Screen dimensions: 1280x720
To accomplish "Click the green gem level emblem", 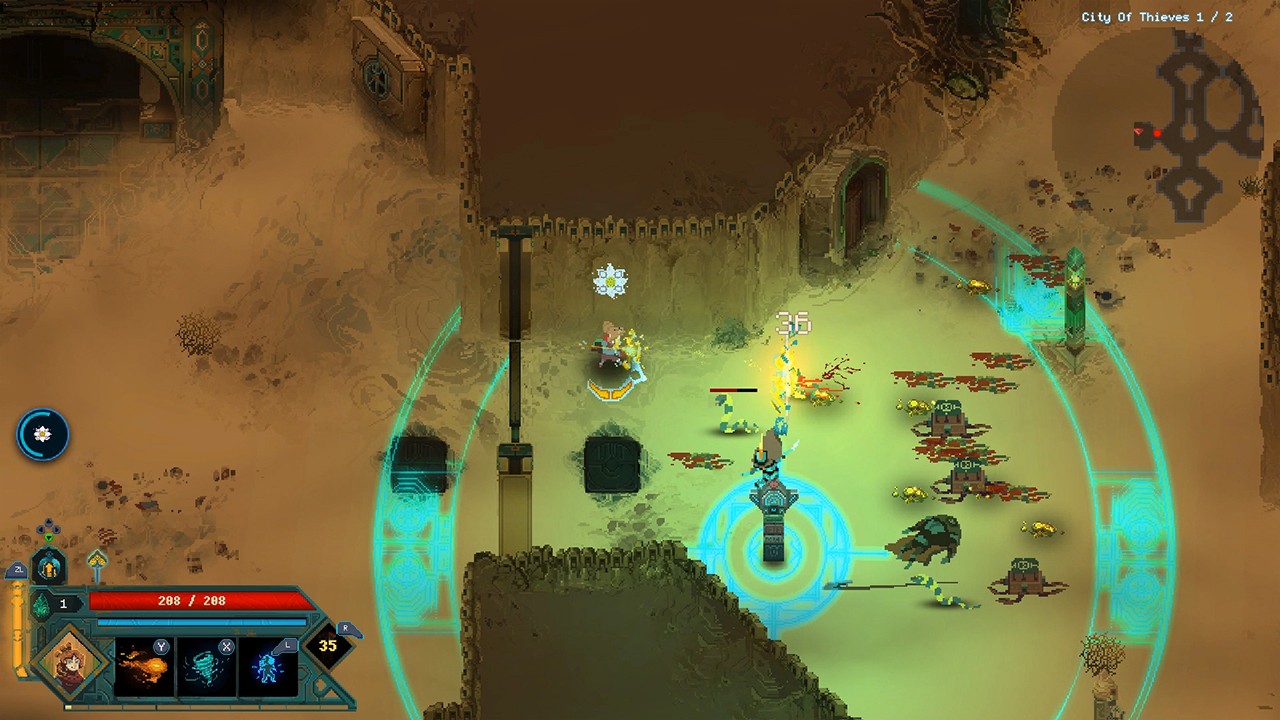I will click(42, 602).
